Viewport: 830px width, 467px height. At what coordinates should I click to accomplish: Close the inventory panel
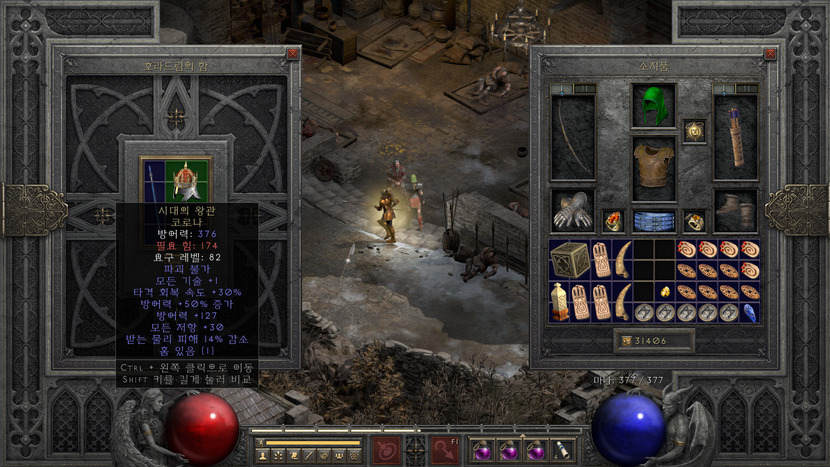(769, 54)
